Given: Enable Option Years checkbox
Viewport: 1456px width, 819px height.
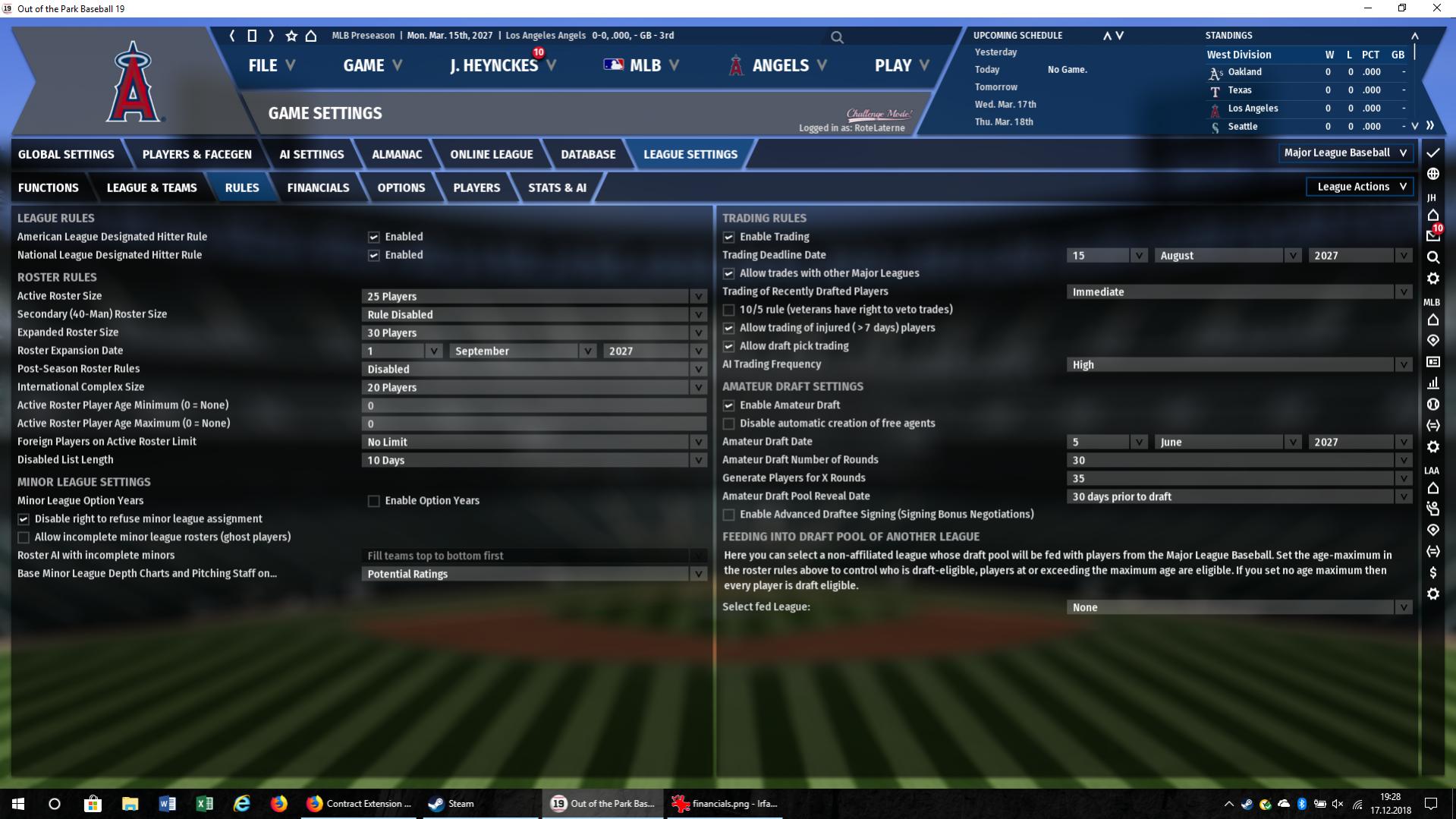Looking at the screenshot, I should point(373,501).
